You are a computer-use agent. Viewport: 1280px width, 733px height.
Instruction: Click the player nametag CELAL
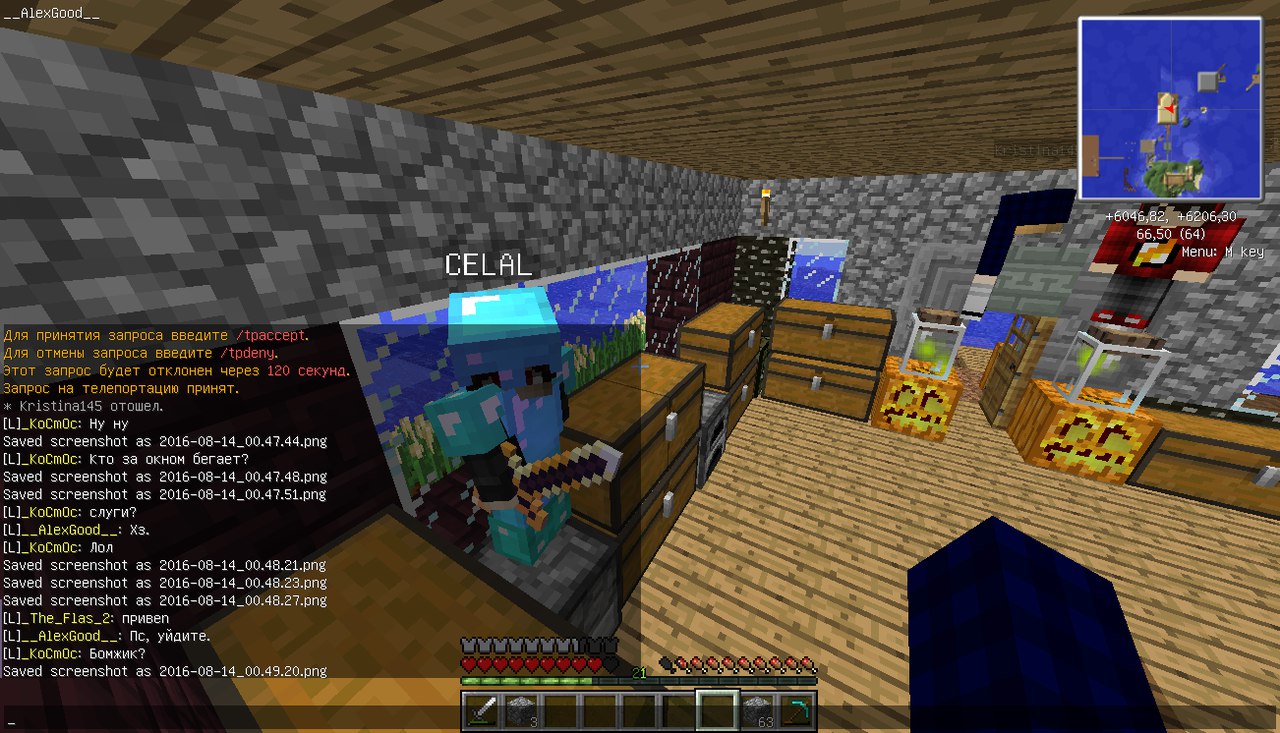(x=488, y=265)
